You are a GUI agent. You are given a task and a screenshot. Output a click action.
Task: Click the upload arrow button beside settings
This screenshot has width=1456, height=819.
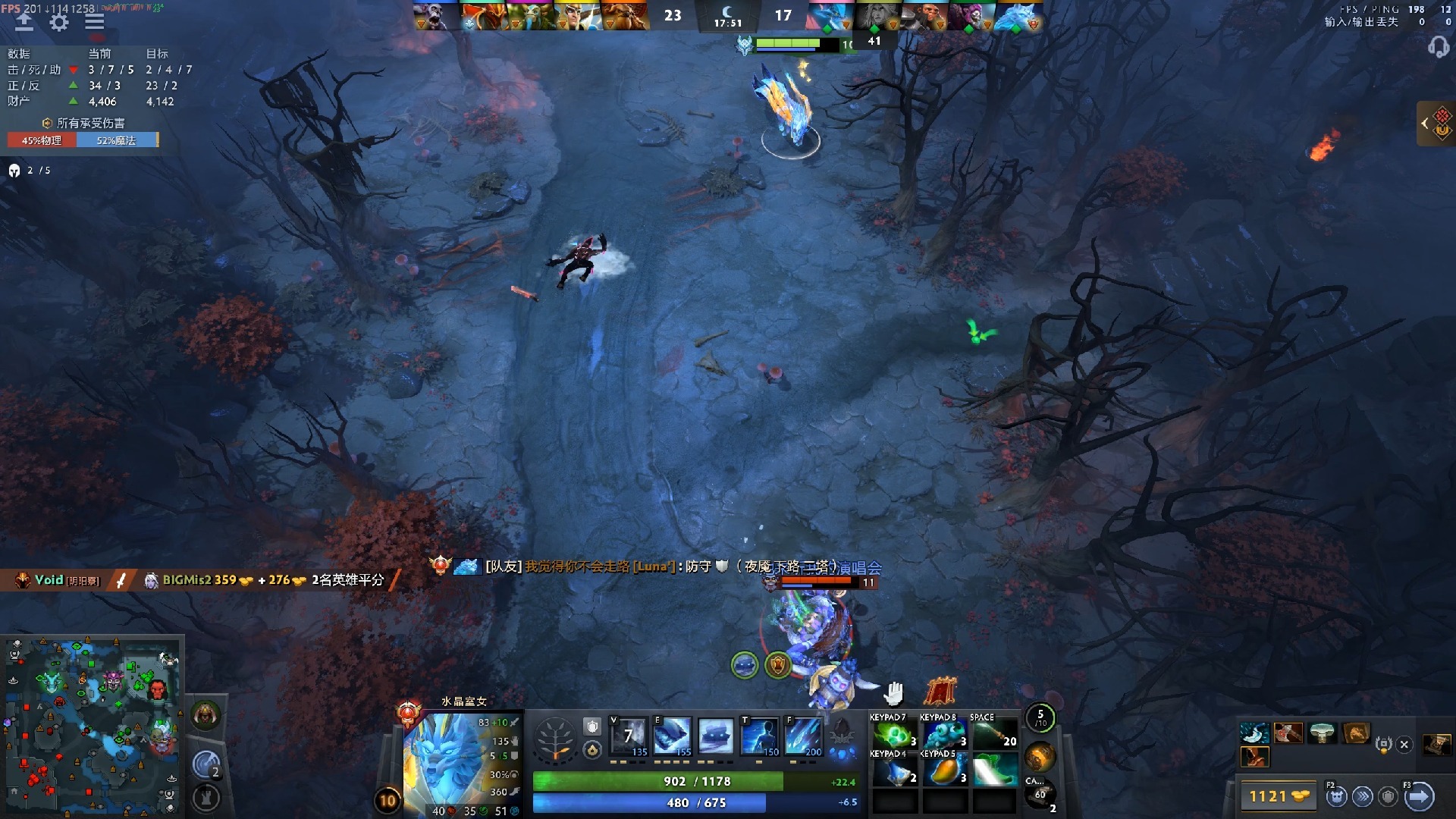tap(24, 22)
